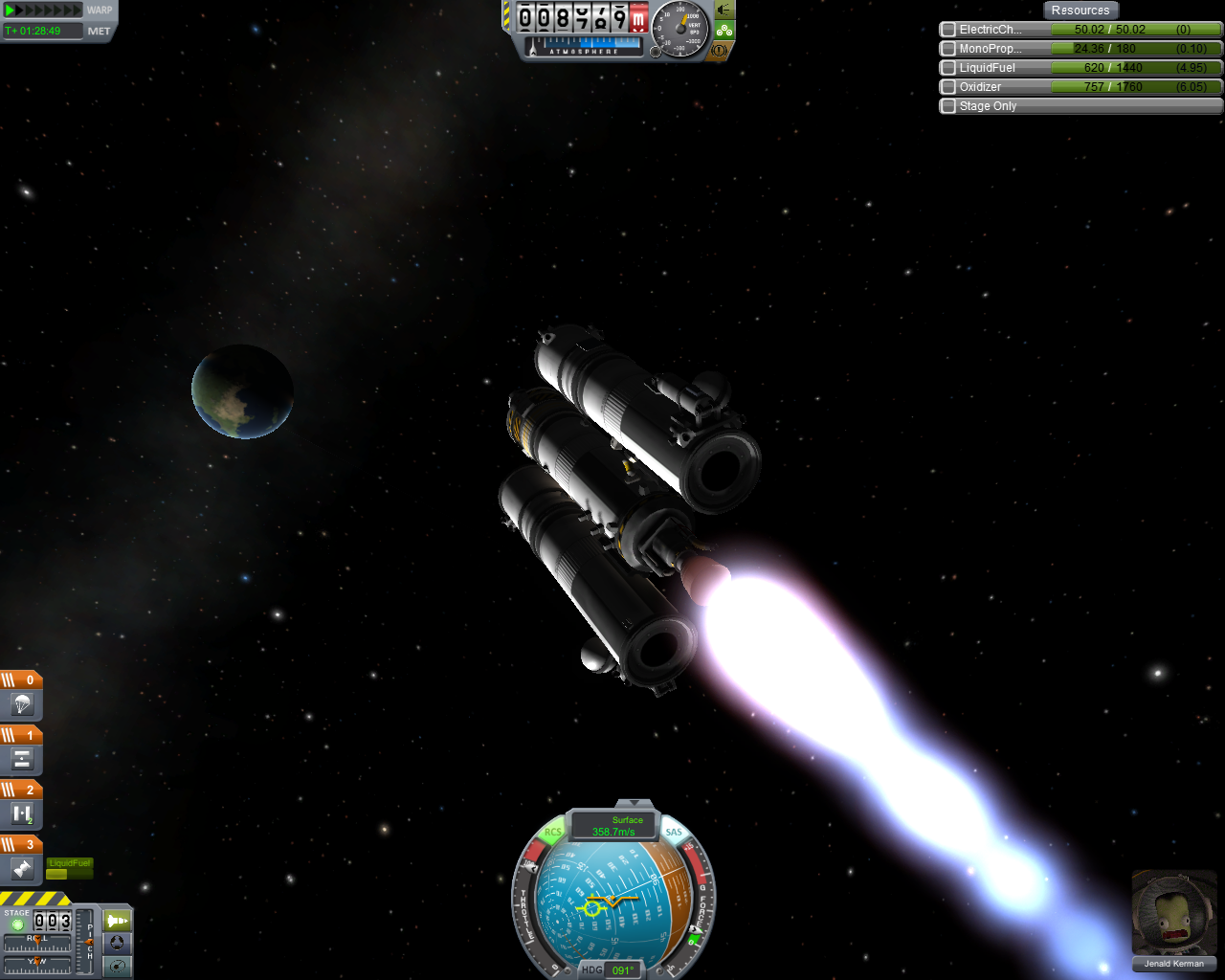Image resolution: width=1225 pixels, height=980 pixels.
Task: Select the Oxidizer resource checkbox
Action: 948,87
